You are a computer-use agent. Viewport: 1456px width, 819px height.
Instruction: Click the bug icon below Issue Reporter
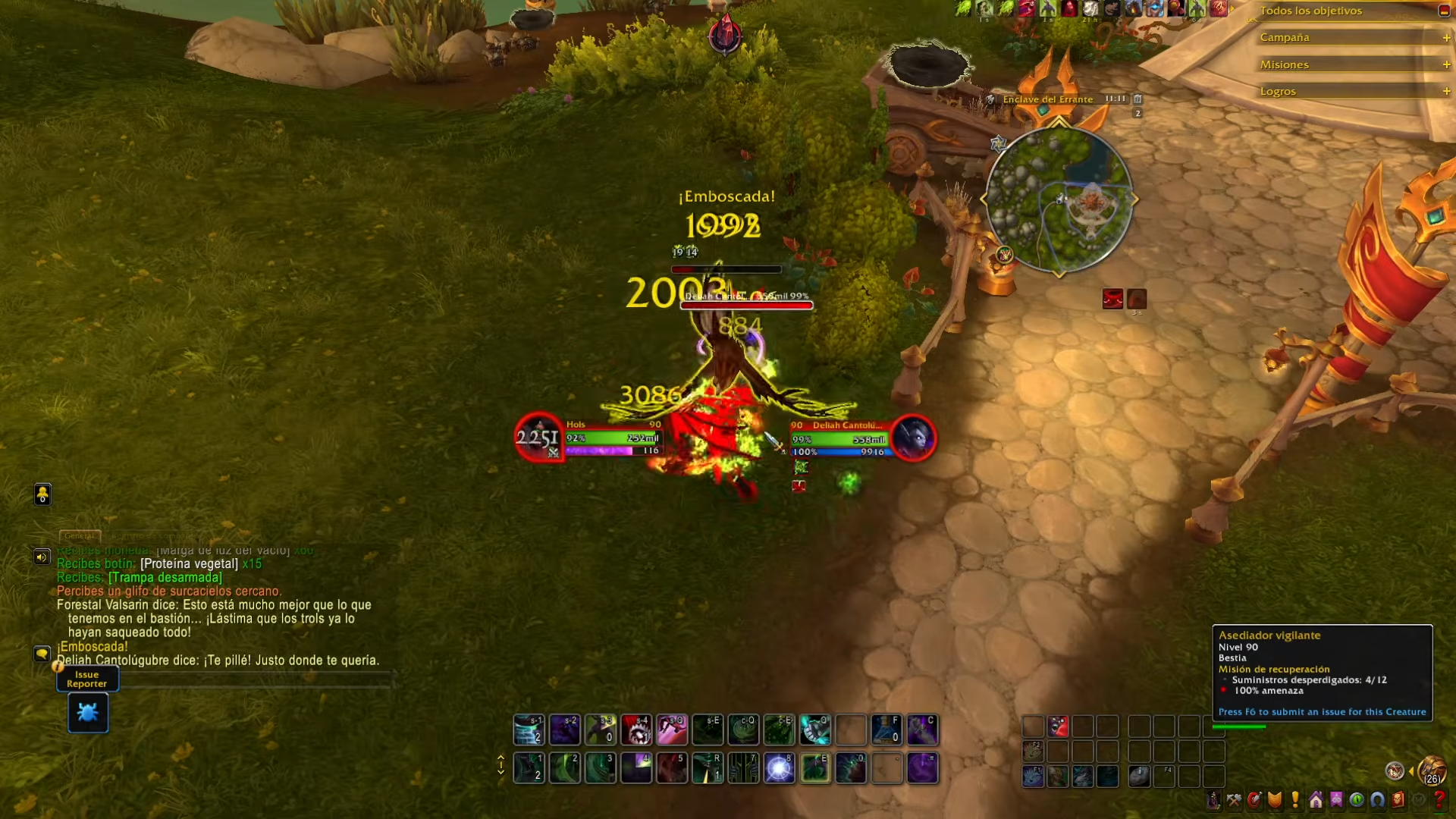87,712
